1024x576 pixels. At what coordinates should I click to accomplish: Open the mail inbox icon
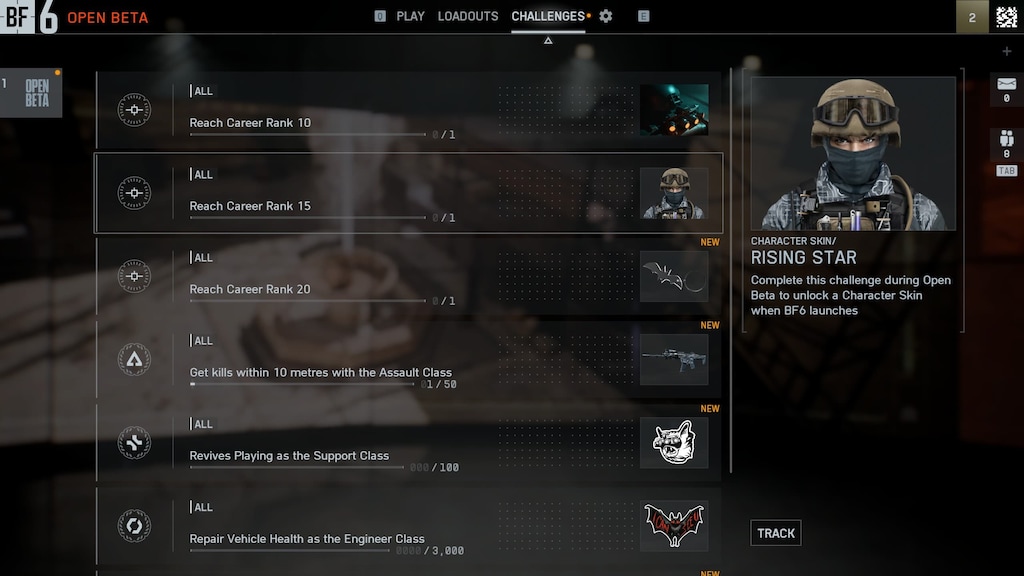tap(1006, 86)
